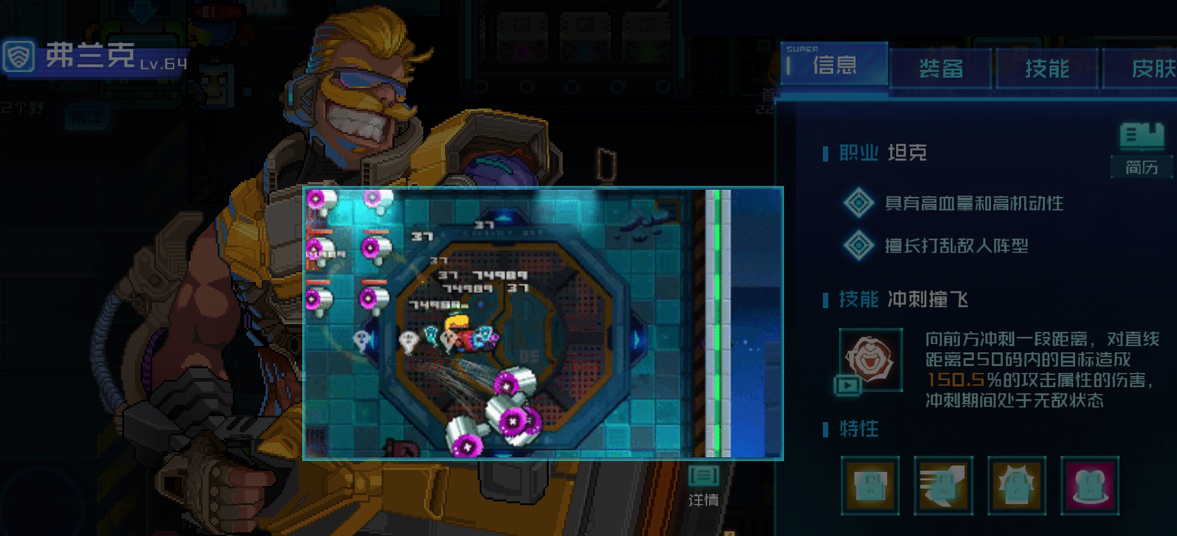Image resolution: width=1177 pixels, height=536 pixels.
Task: Play the 冲刺撞飞 skill preview icon
Action: [870, 360]
